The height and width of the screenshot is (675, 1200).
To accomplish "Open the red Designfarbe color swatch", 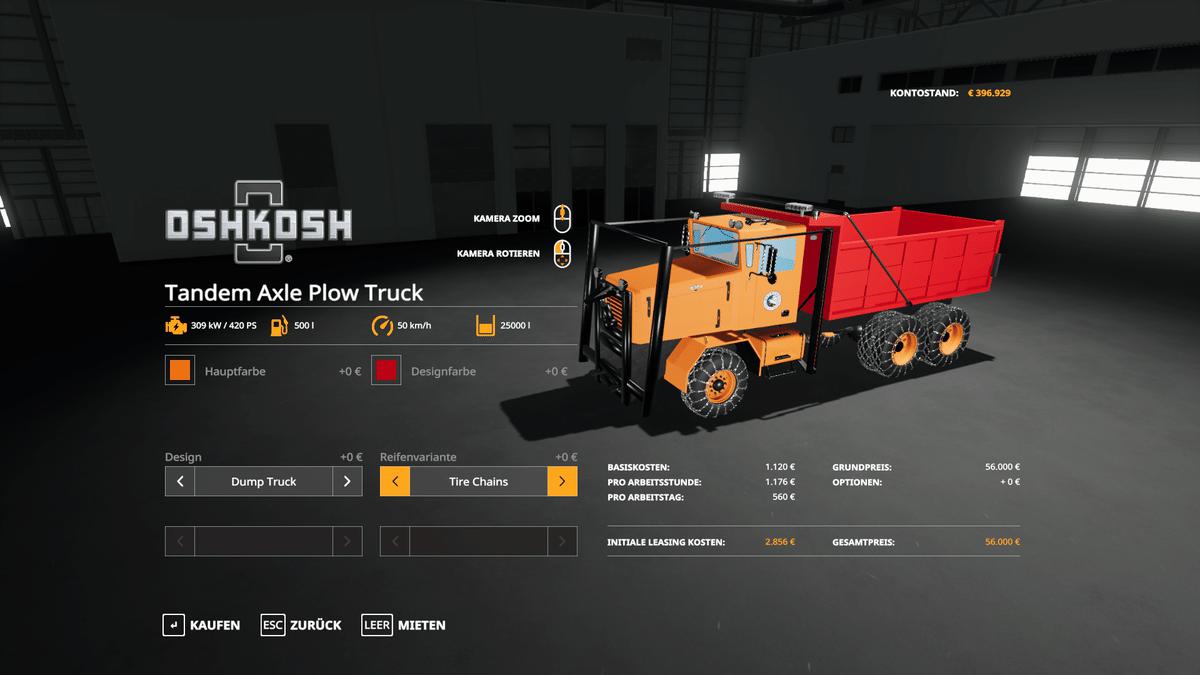I will [386, 371].
